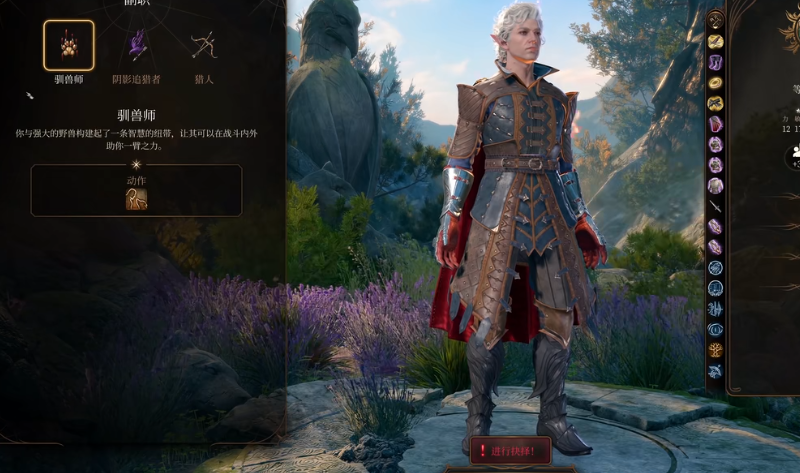Click the red 进行抉择! button

(x=510, y=451)
